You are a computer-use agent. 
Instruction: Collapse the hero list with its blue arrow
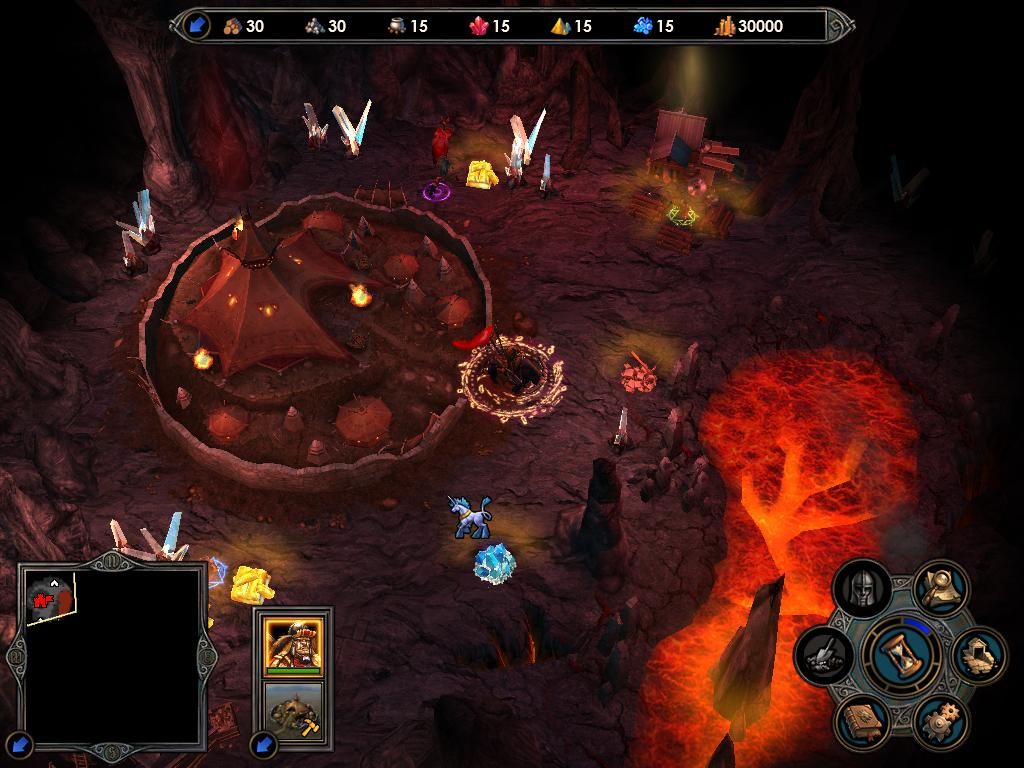[x=264, y=744]
